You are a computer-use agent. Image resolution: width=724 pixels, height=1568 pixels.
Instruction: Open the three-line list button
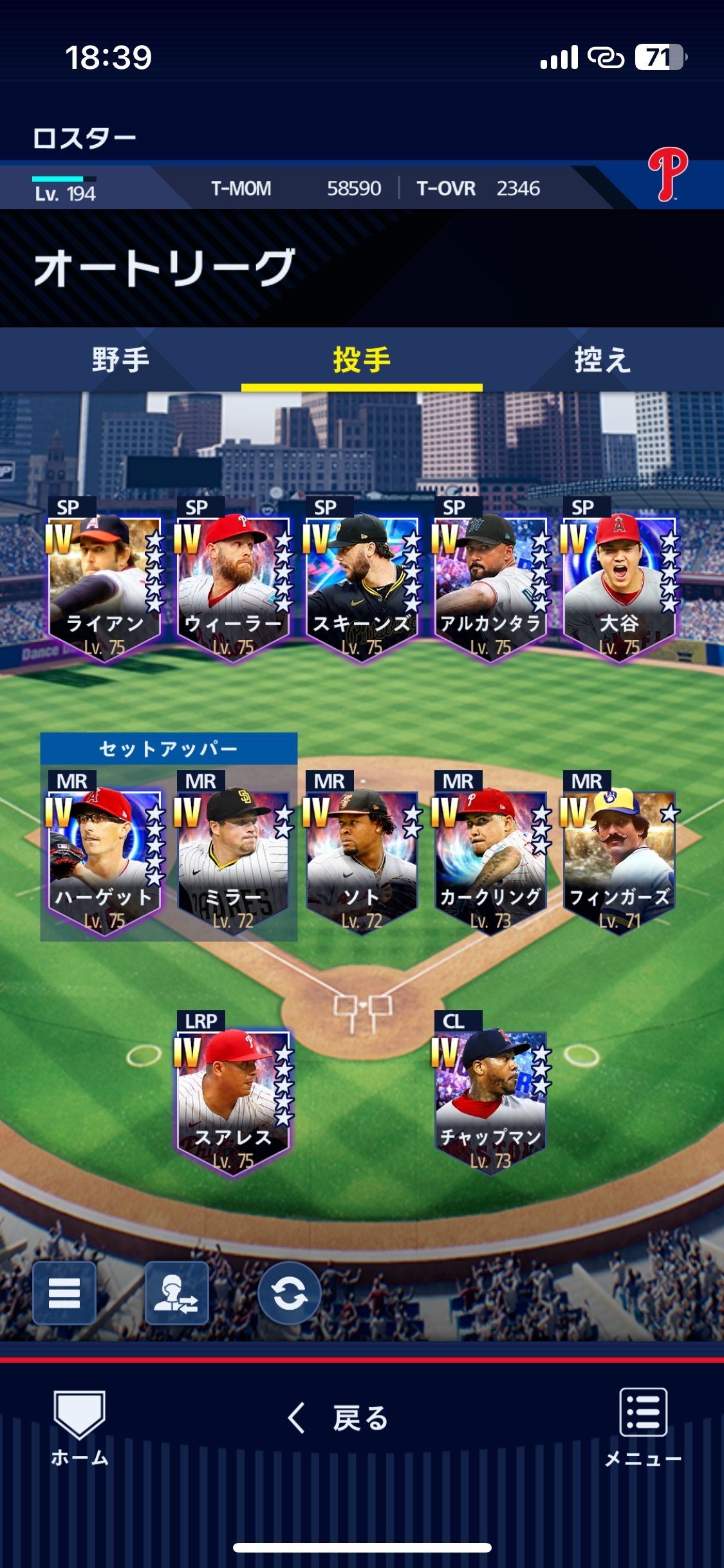pos(64,1293)
